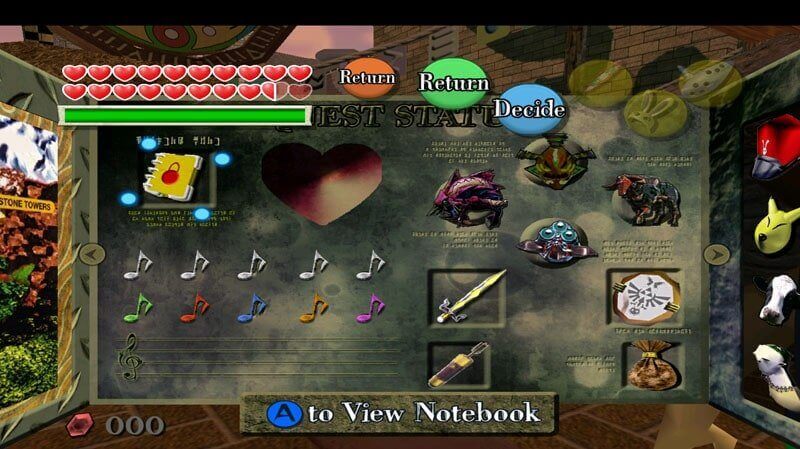Screen dimensions: 800x449
Task: Pick the orange song note
Action: pos(313,307)
